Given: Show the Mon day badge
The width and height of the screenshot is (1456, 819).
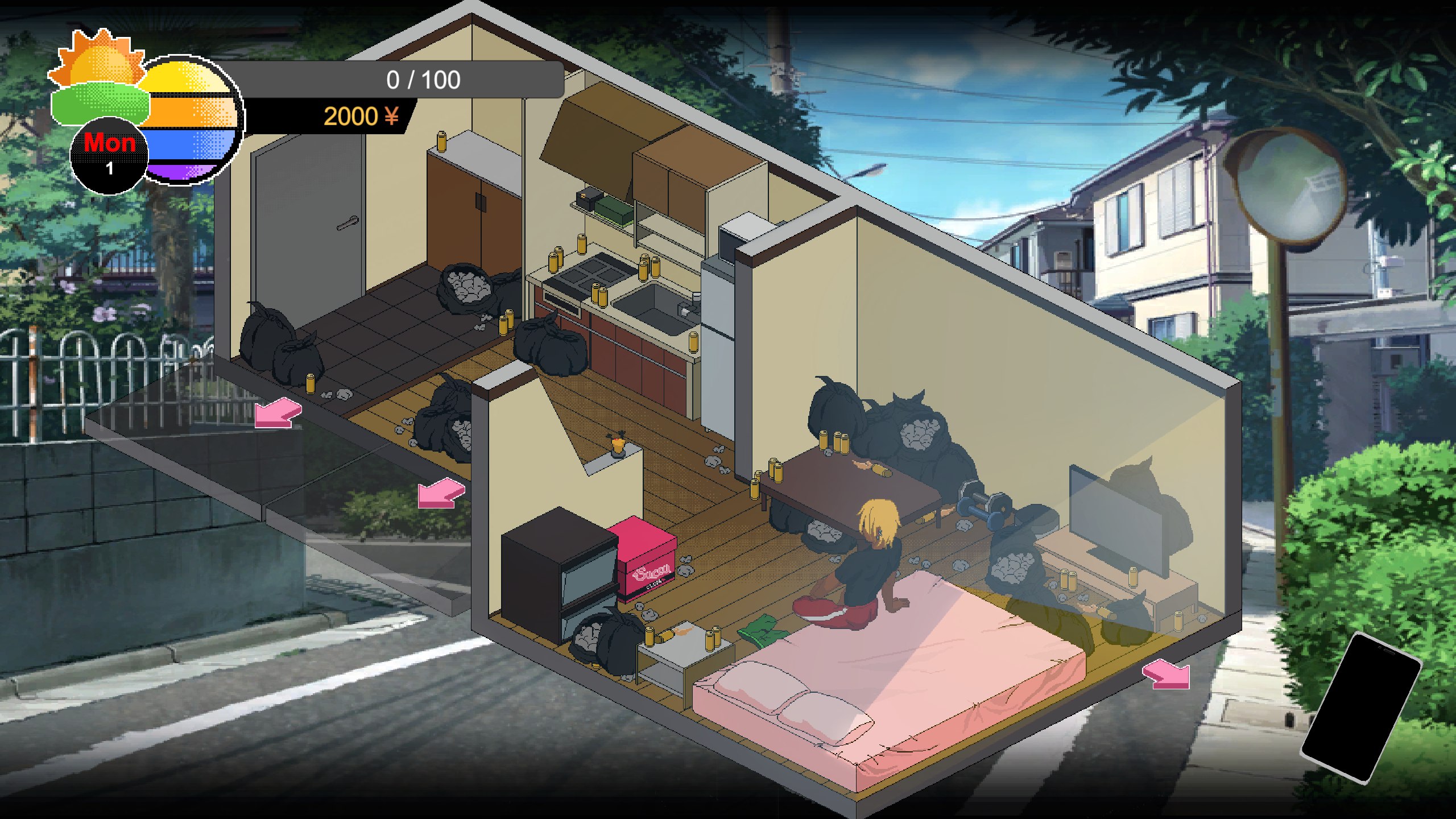Looking at the screenshot, I should 109,155.
